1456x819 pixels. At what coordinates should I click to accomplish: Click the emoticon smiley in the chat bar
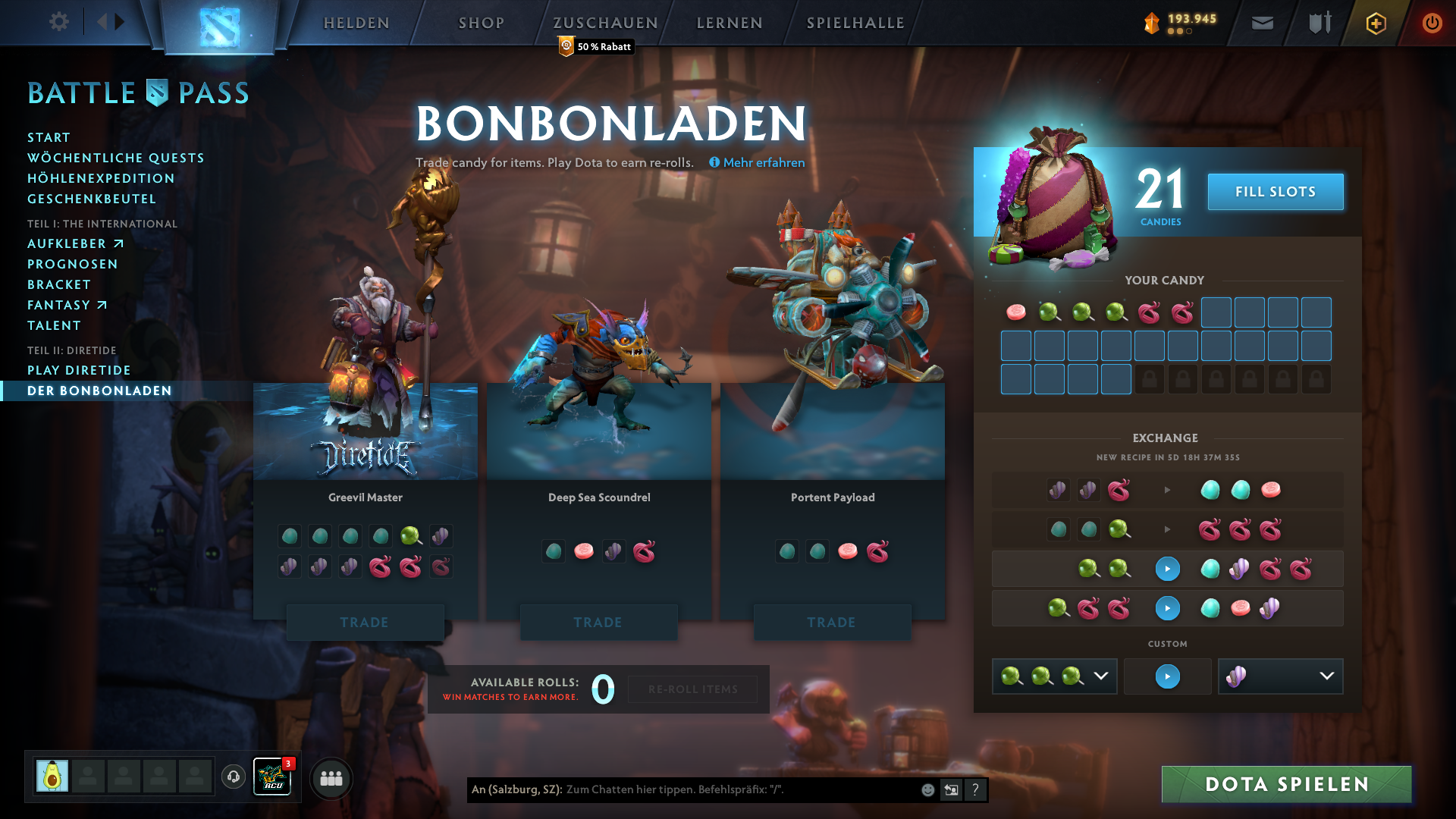click(927, 789)
